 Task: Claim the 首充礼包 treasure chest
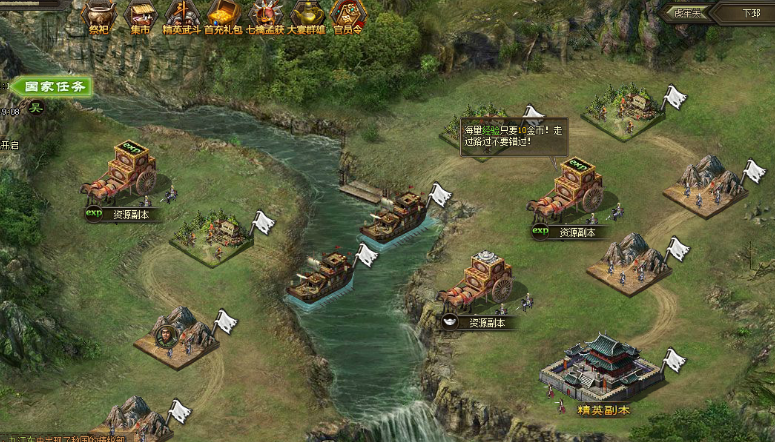(x=222, y=16)
